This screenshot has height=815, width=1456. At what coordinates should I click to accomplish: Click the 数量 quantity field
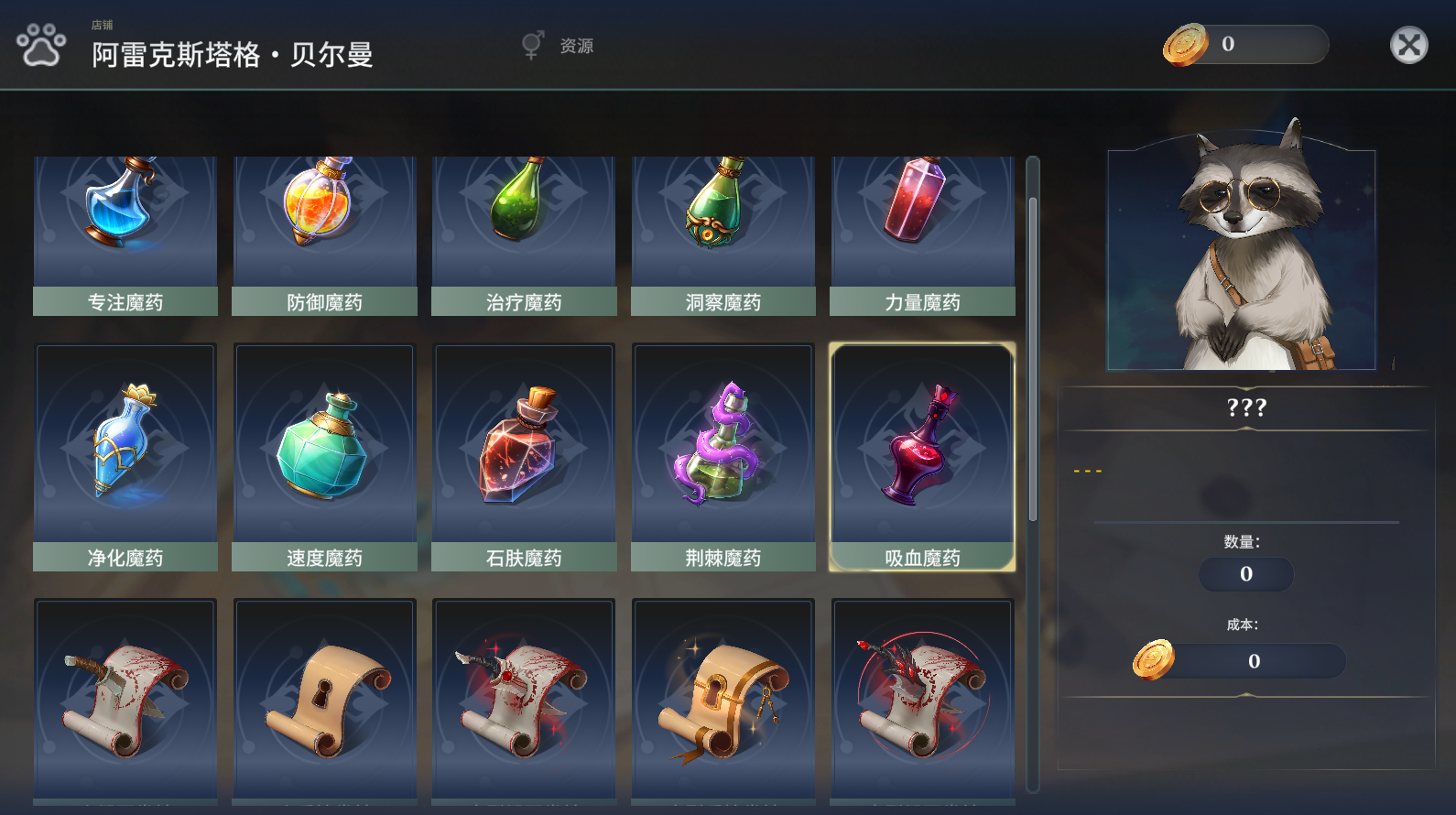[x=1245, y=574]
